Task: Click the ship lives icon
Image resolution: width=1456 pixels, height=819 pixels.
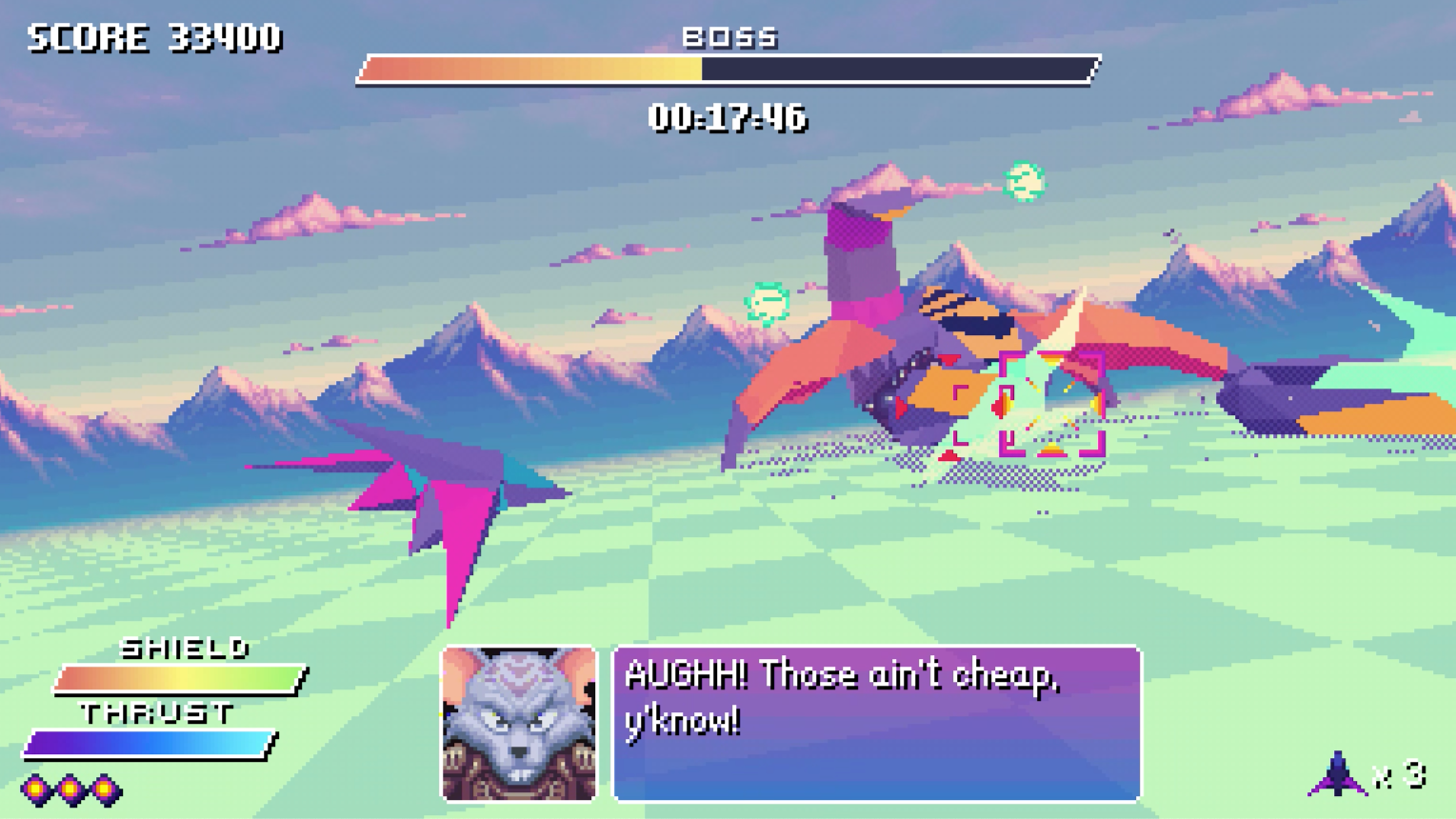Action: pos(1337,774)
